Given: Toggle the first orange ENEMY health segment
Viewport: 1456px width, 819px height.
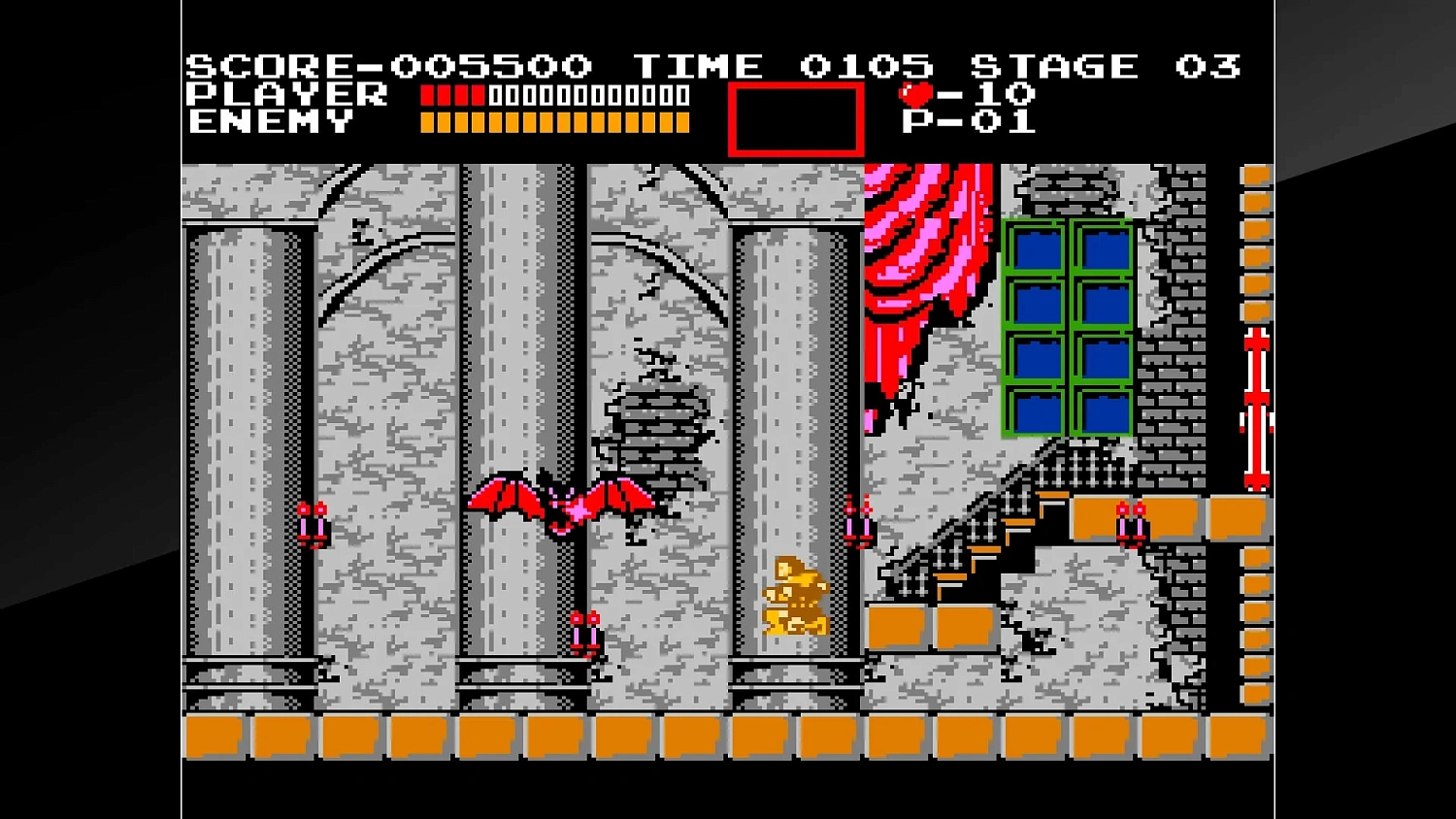Looking at the screenshot, I should coord(427,120).
